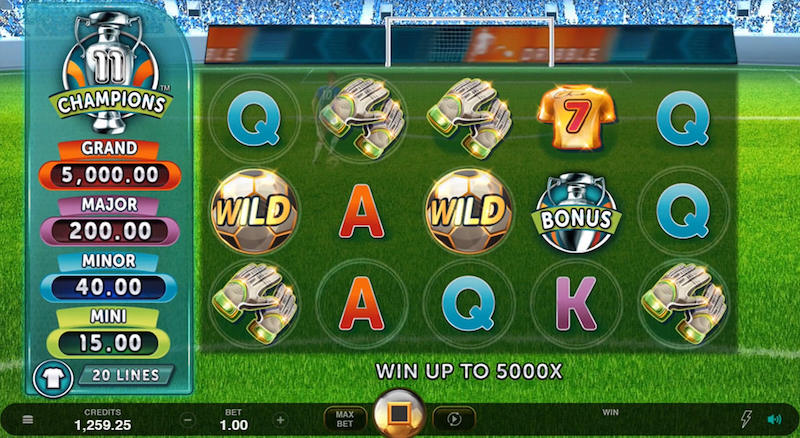This screenshot has width=800, height=438.
Task: Click the round spin/stop button
Action: point(399,416)
